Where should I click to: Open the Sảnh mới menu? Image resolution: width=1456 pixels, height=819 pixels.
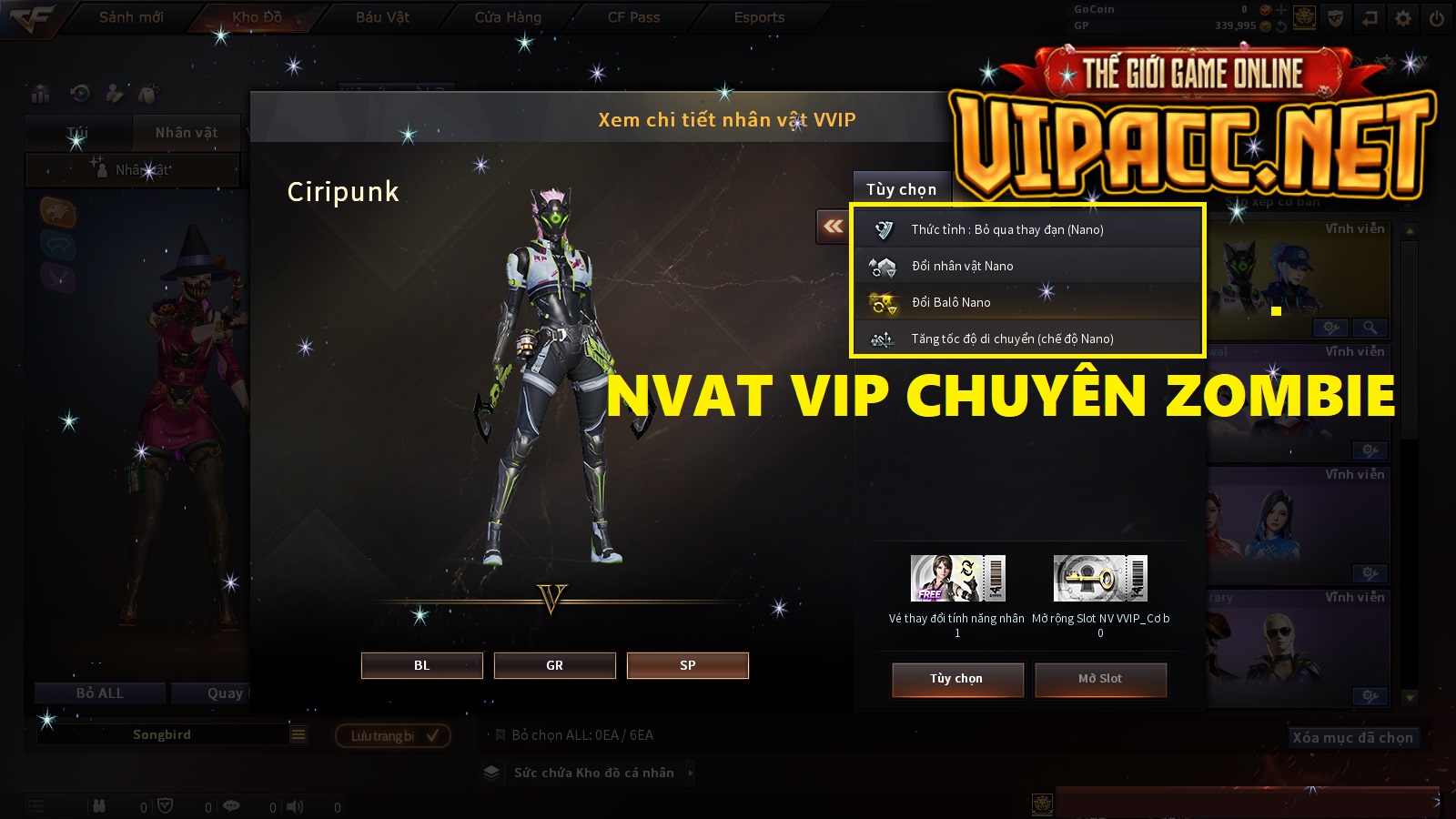(131, 17)
